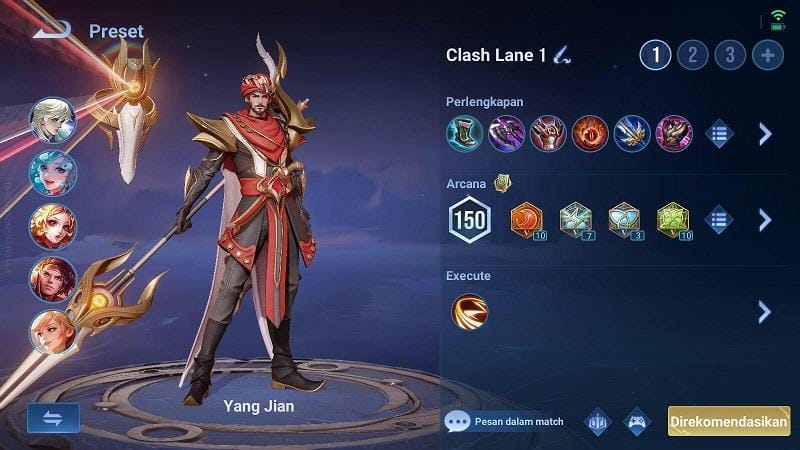The height and width of the screenshot is (450, 800).
Task: Expand the Perlengkapan section arrow
Action: pos(765,133)
